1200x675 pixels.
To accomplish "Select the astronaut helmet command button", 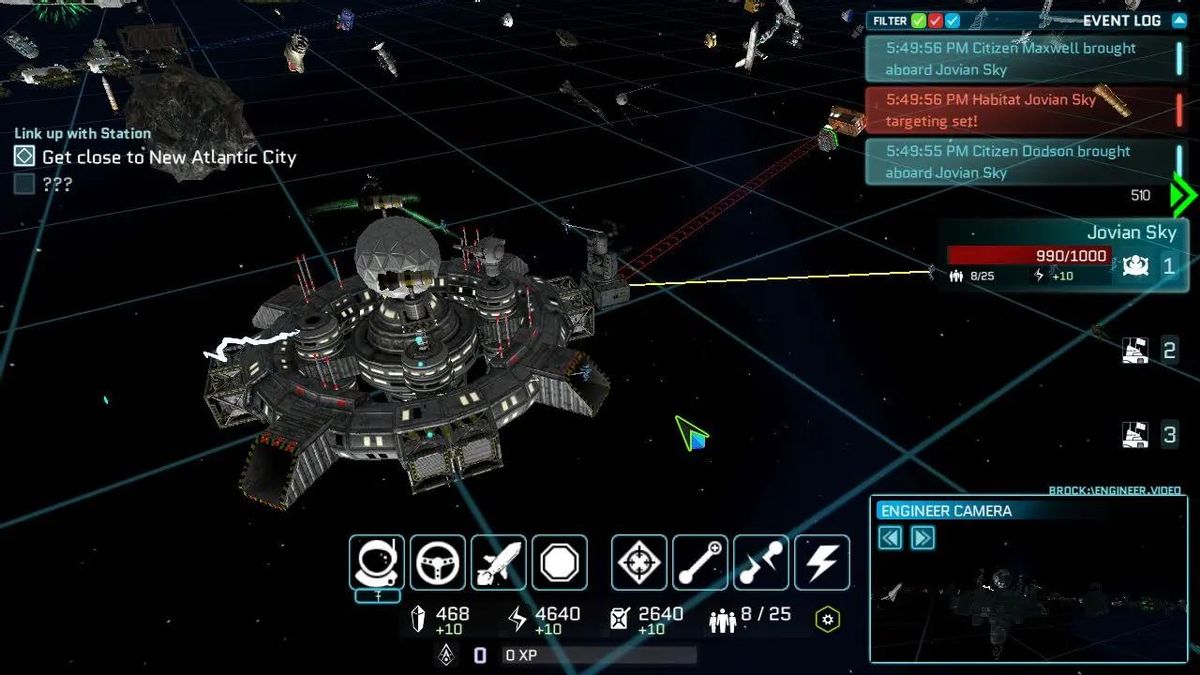I will [x=376, y=562].
